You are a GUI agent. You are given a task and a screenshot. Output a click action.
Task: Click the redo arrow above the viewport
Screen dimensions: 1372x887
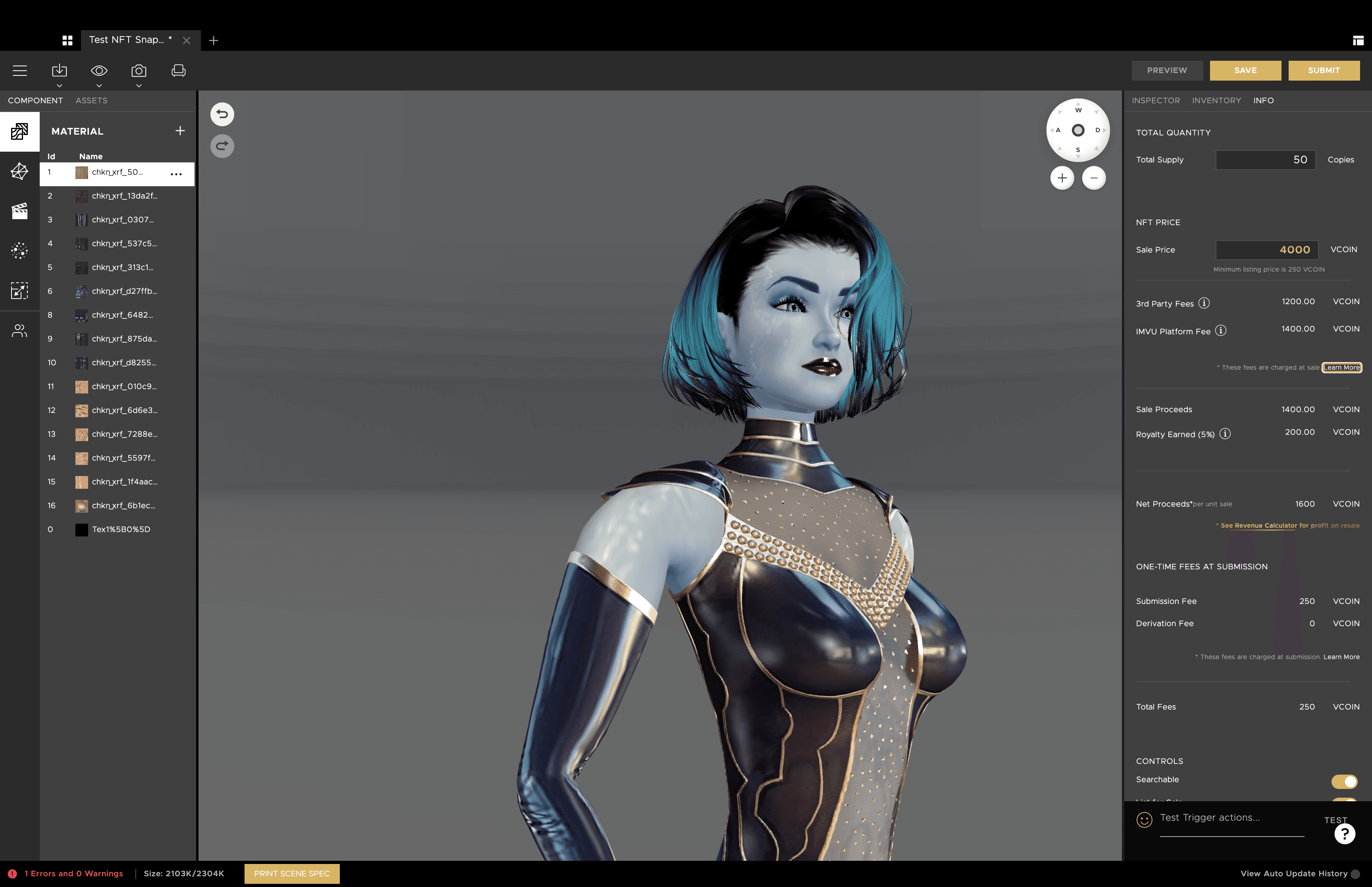(x=222, y=146)
